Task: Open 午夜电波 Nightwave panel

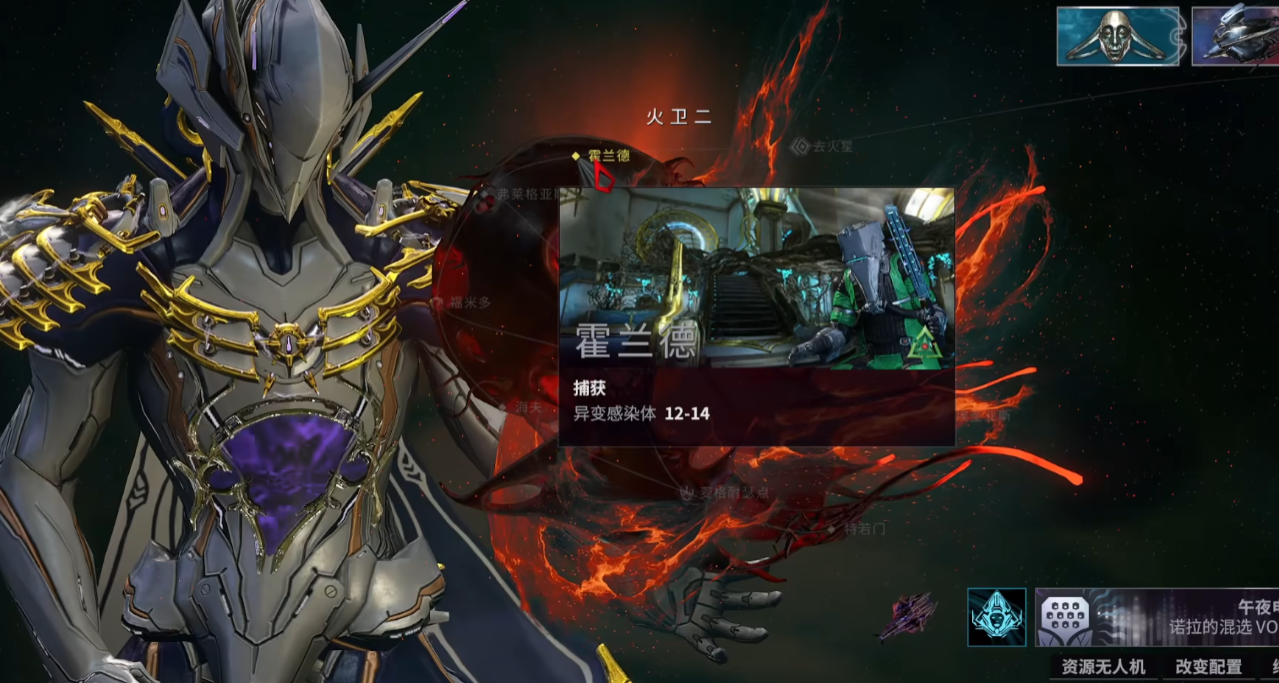Action: pos(1157,617)
